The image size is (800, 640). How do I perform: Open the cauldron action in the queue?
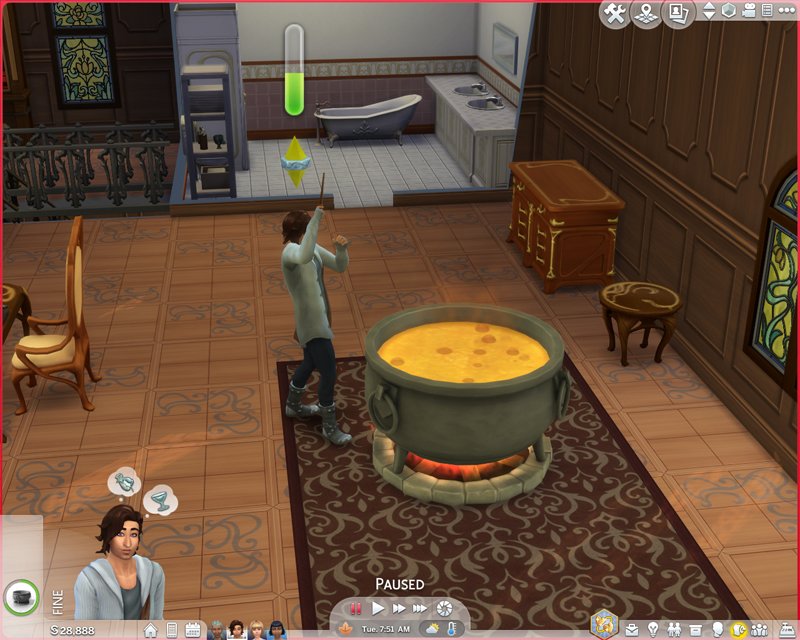click(x=19, y=596)
